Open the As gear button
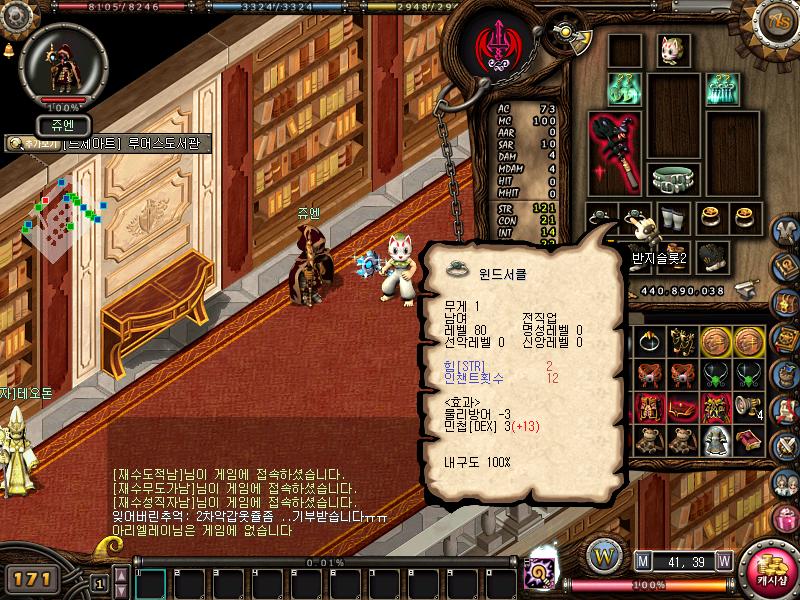 (x=776, y=21)
